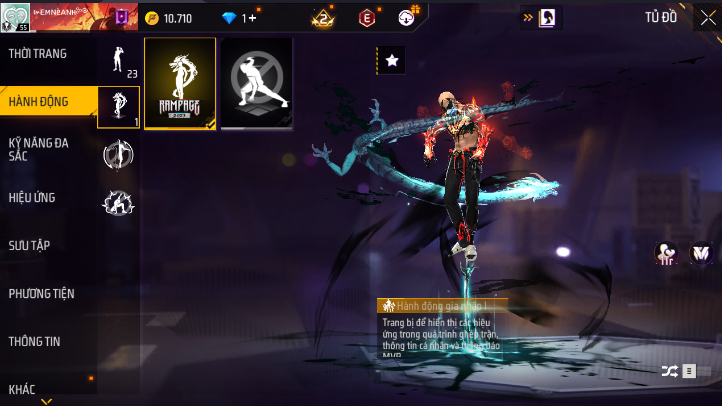Toggle the shuffle arrows icon

coord(669,371)
